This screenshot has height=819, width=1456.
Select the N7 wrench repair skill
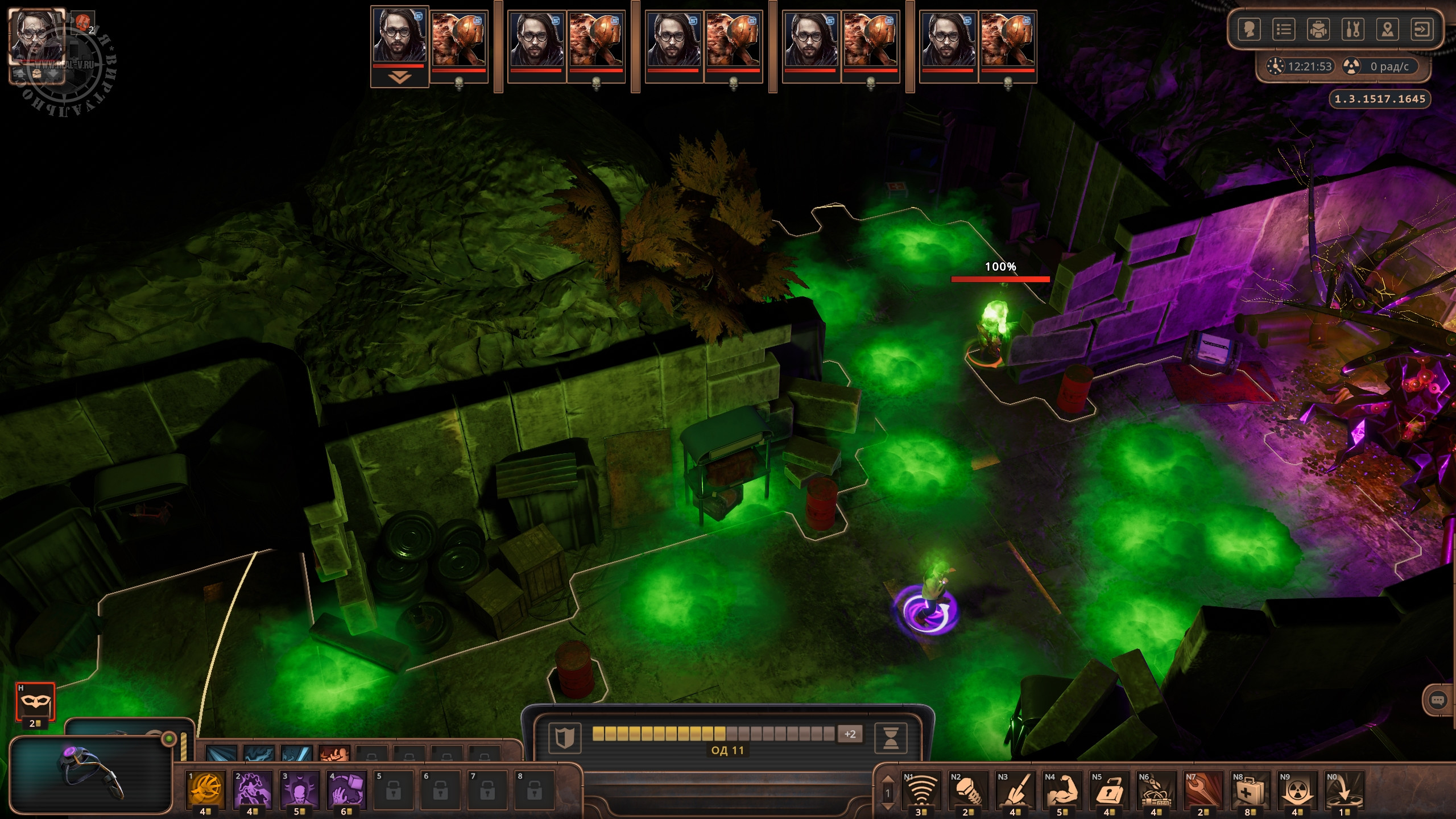point(1203,789)
